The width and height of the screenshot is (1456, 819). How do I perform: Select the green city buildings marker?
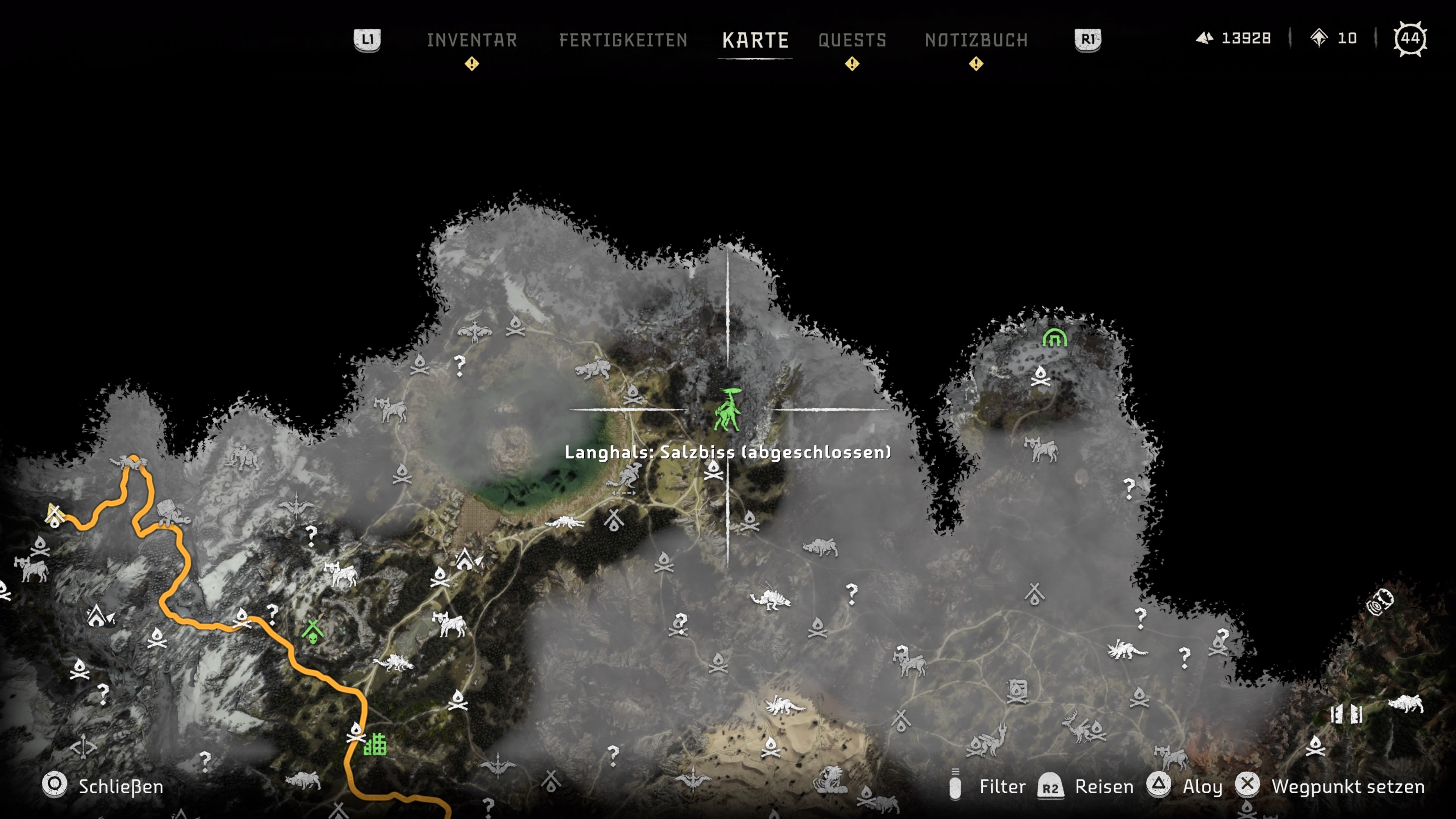tap(375, 744)
